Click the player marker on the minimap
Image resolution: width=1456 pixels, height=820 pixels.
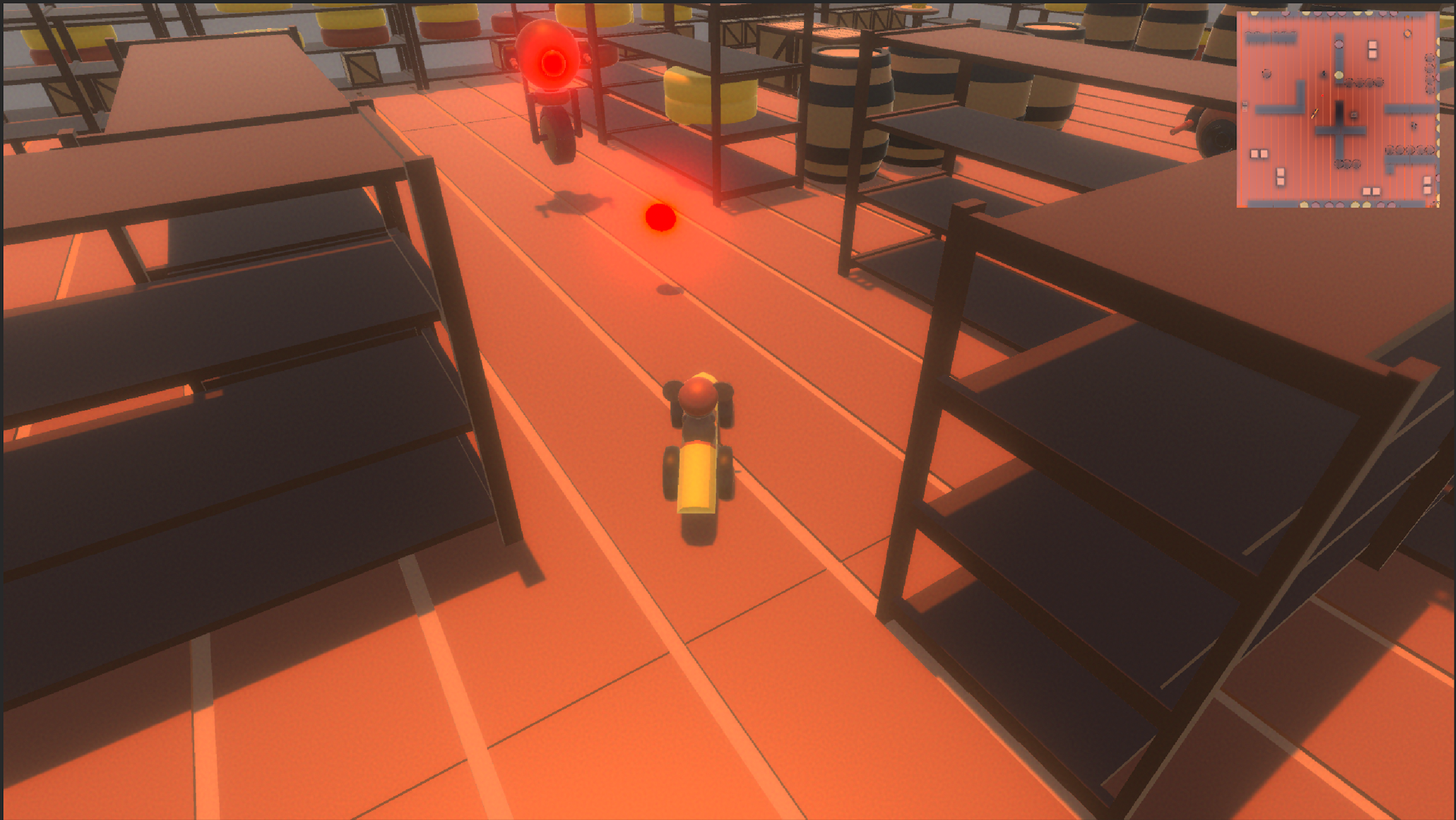[1314, 113]
